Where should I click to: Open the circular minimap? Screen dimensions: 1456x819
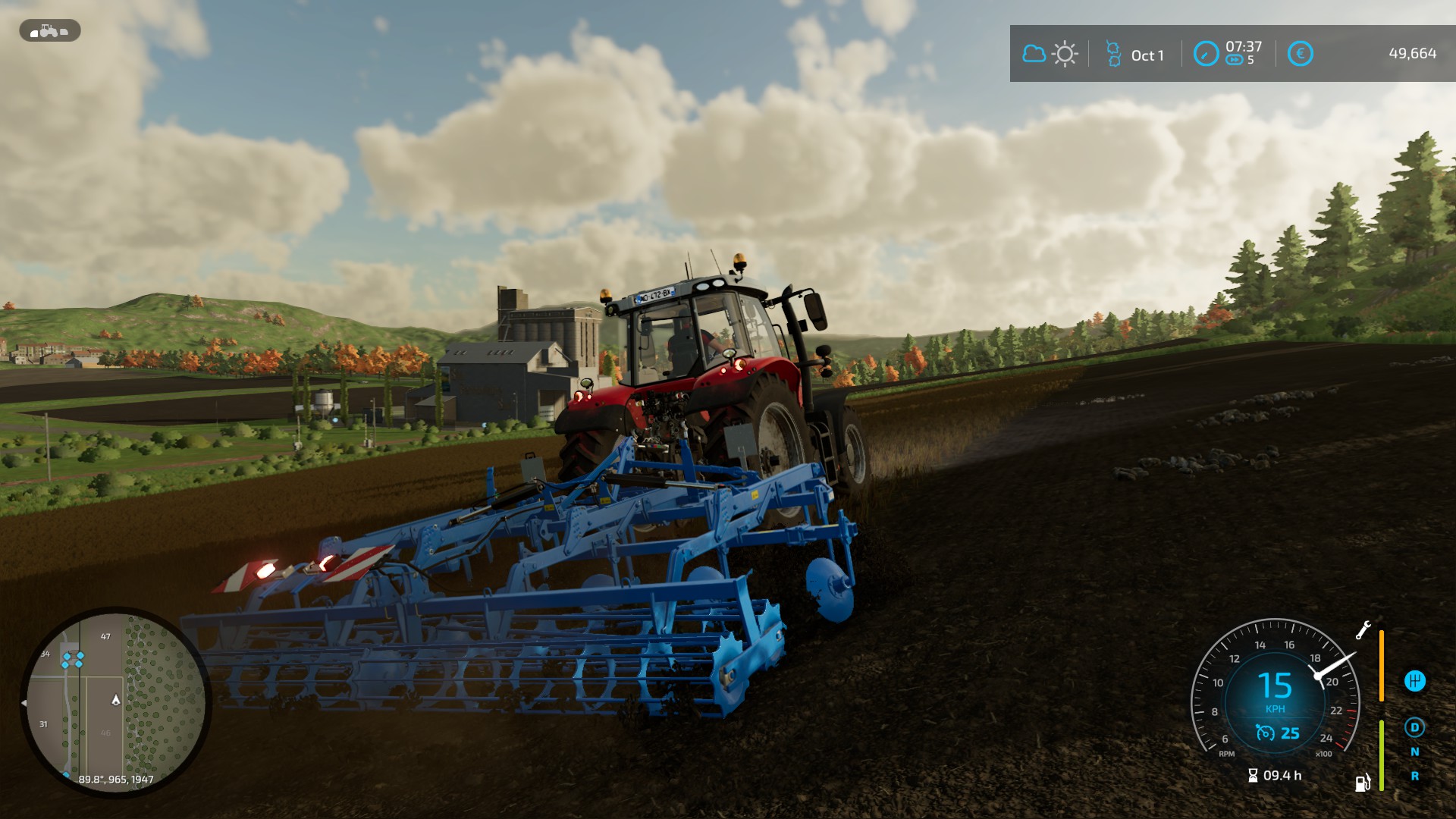click(x=116, y=701)
